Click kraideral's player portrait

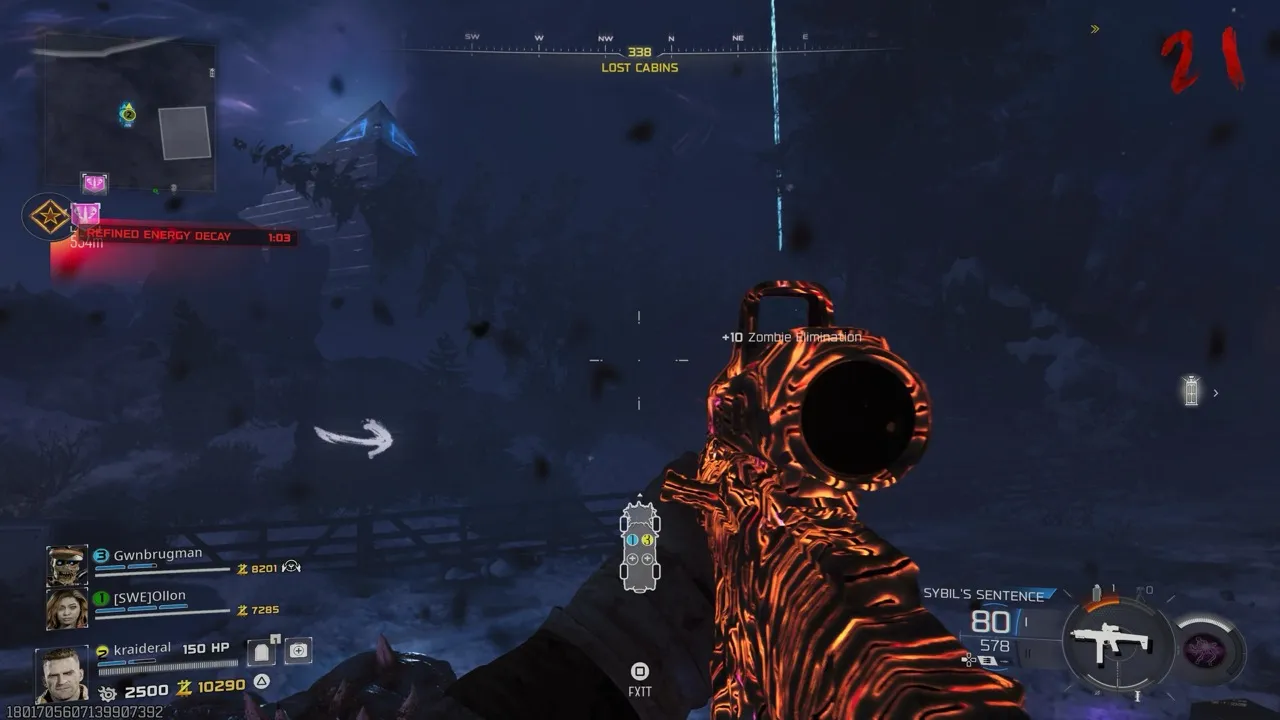coord(62,674)
